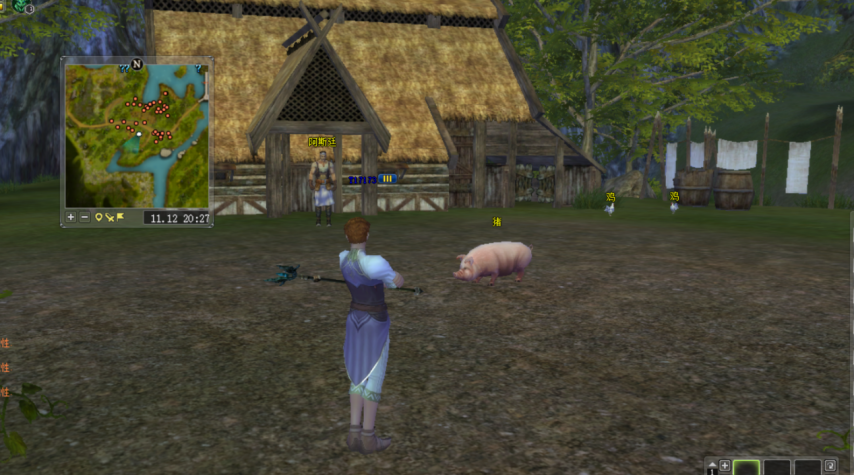Click the hotbar page-up arrow
Screen dimensions: 854x475
tap(711, 466)
